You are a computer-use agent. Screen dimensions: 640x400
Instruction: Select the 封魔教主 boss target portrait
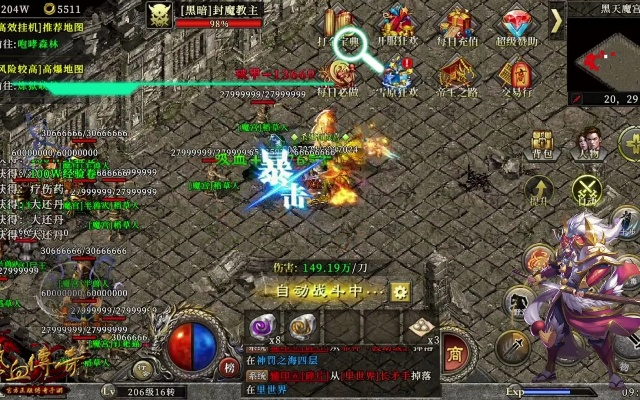(x=160, y=14)
